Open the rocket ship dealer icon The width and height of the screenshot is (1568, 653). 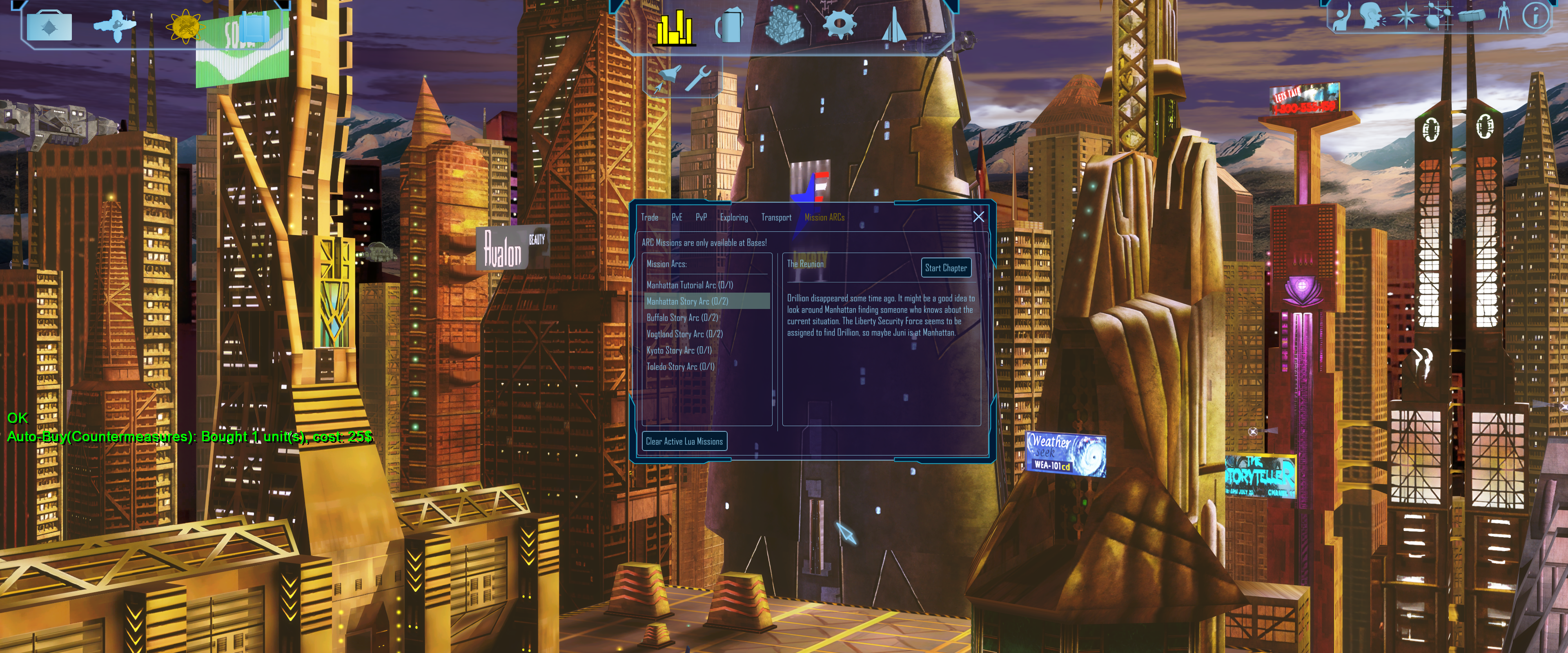[893, 26]
